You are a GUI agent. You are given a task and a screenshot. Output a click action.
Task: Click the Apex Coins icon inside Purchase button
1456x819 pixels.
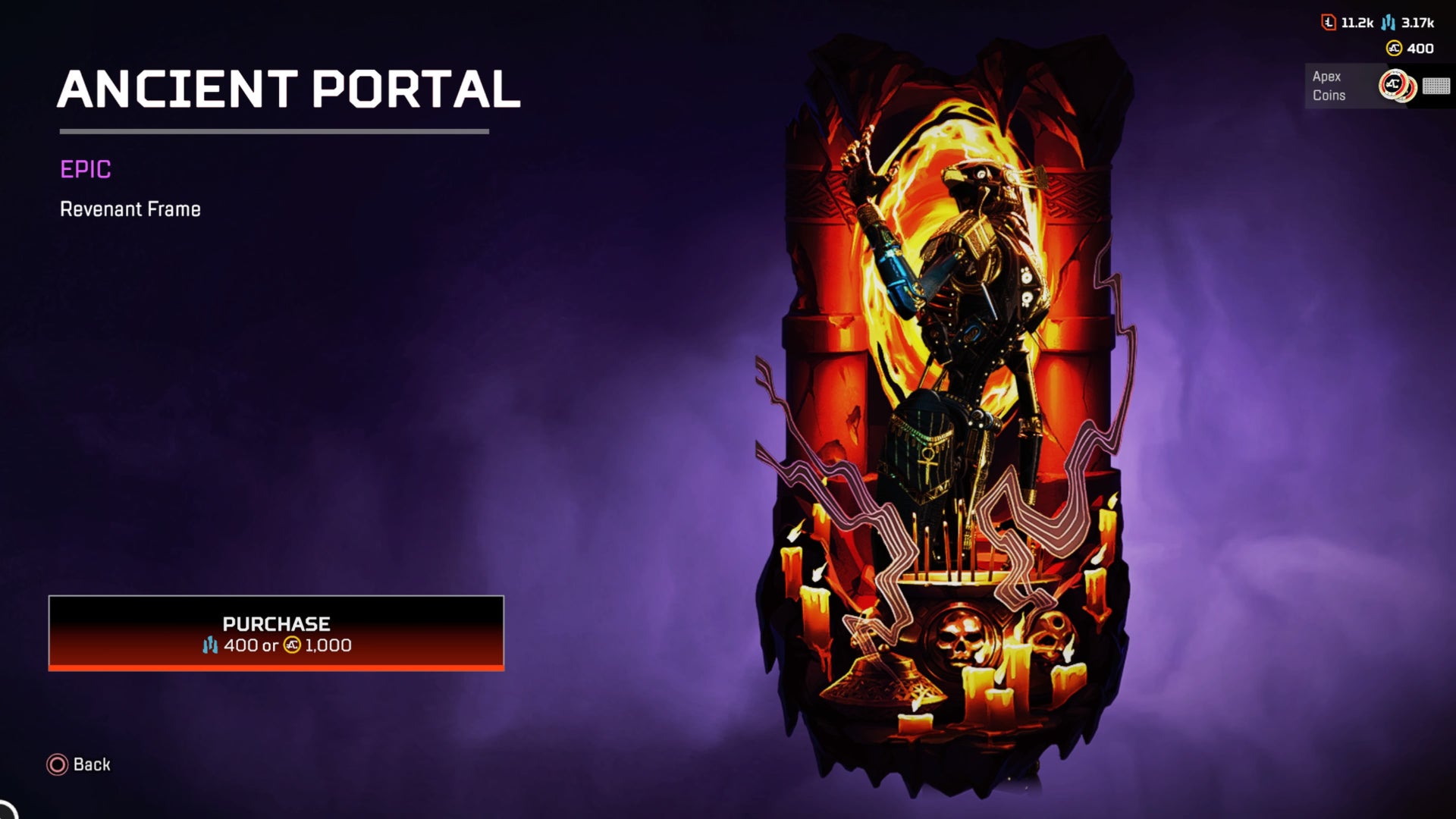(x=293, y=645)
